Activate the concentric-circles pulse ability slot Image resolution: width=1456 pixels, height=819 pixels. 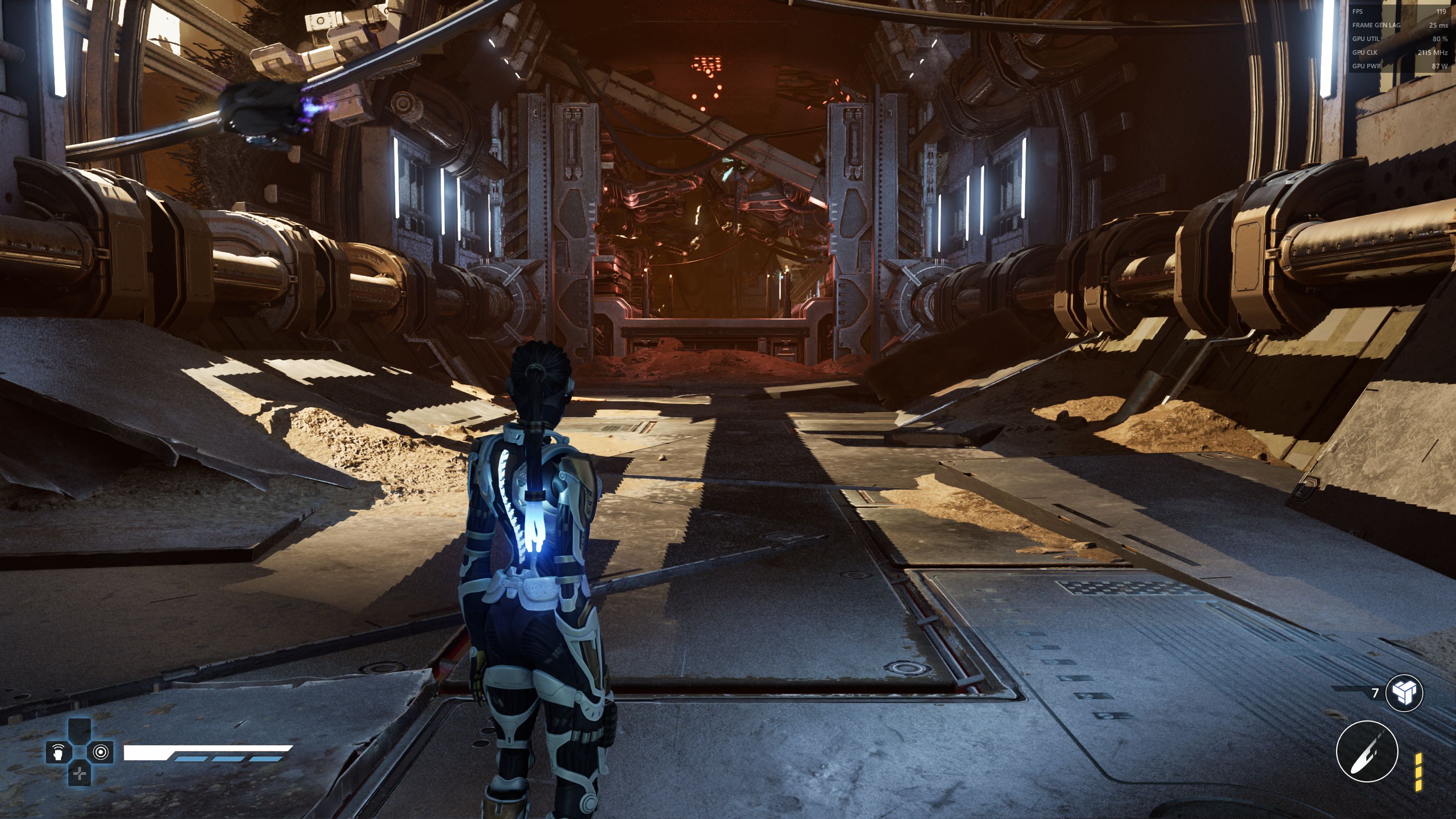pos(101,752)
